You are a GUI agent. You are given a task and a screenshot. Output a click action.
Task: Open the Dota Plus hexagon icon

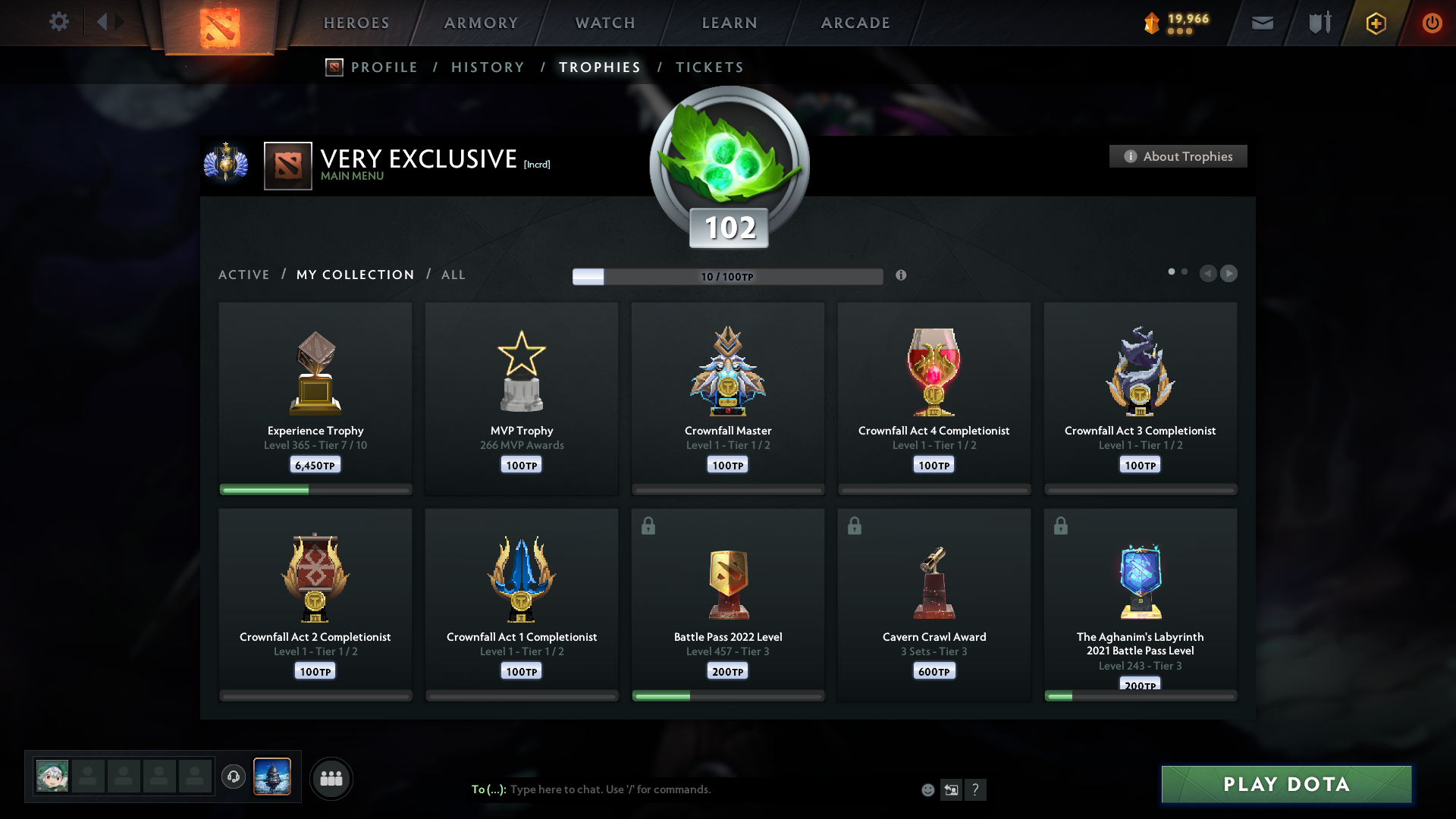(x=1375, y=23)
